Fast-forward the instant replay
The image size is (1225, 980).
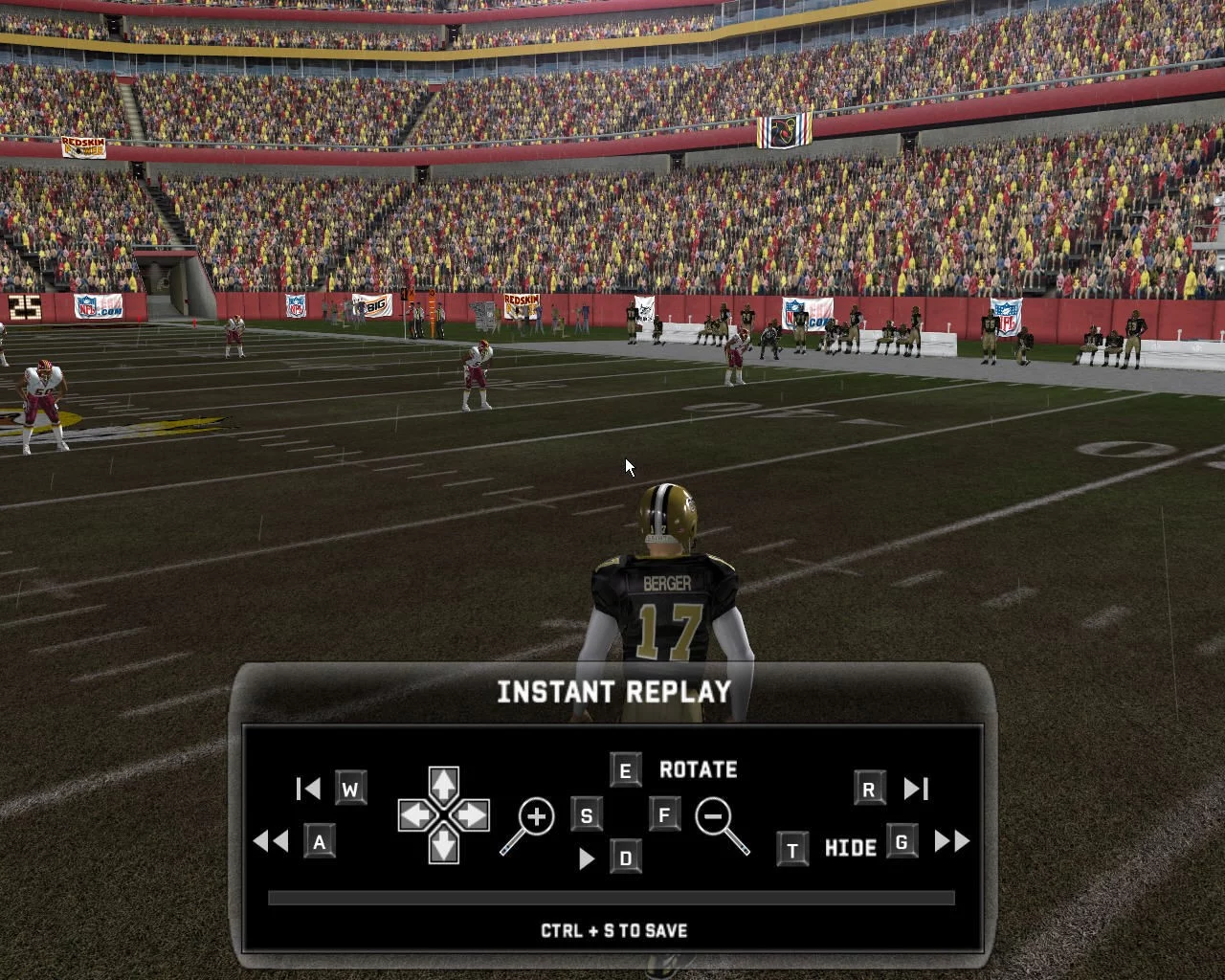951,841
